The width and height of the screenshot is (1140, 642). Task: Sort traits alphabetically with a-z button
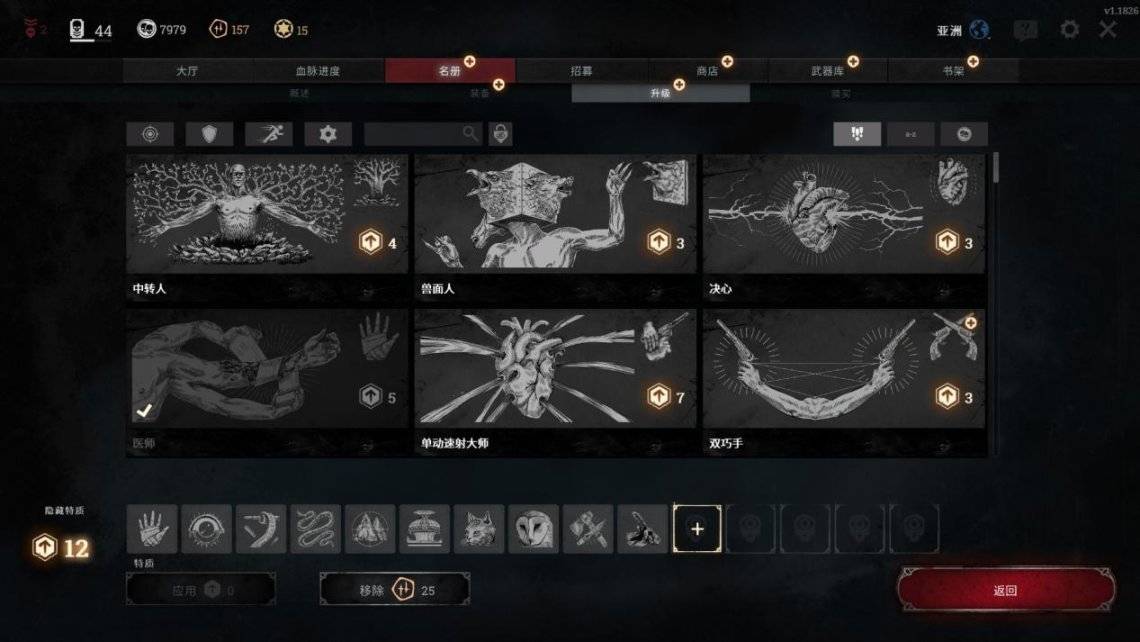[x=910, y=134]
